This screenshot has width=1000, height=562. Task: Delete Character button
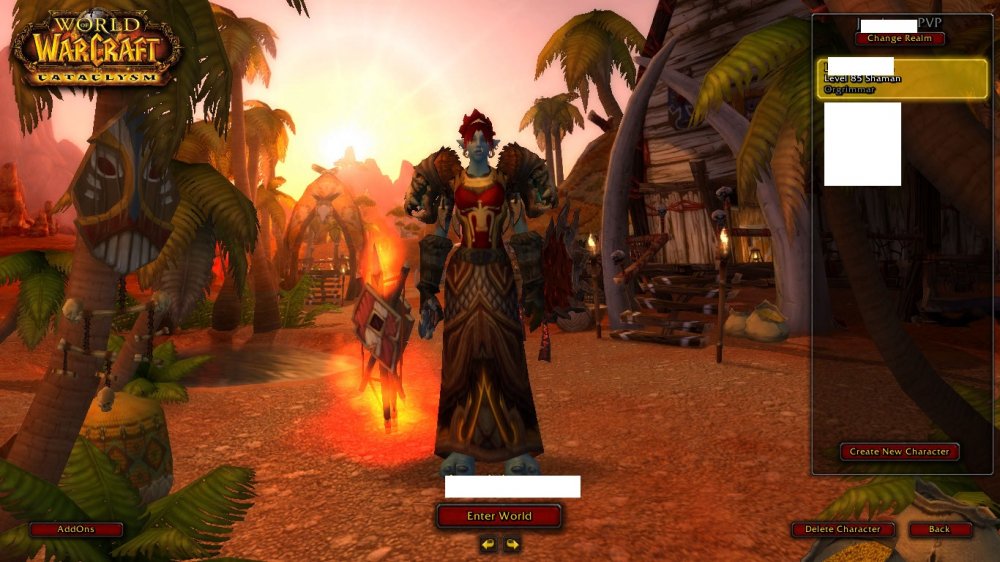pyautogui.click(x=843, y=529)
